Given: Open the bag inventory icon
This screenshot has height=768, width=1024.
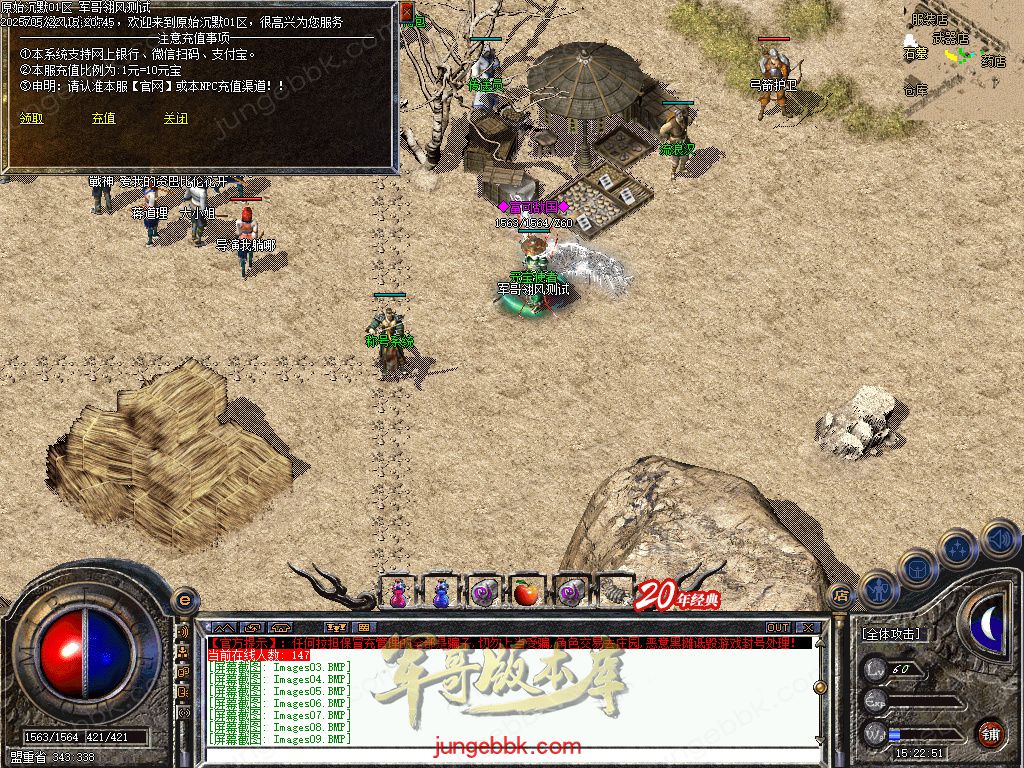Looking at the screenshot, I should 916,568.
